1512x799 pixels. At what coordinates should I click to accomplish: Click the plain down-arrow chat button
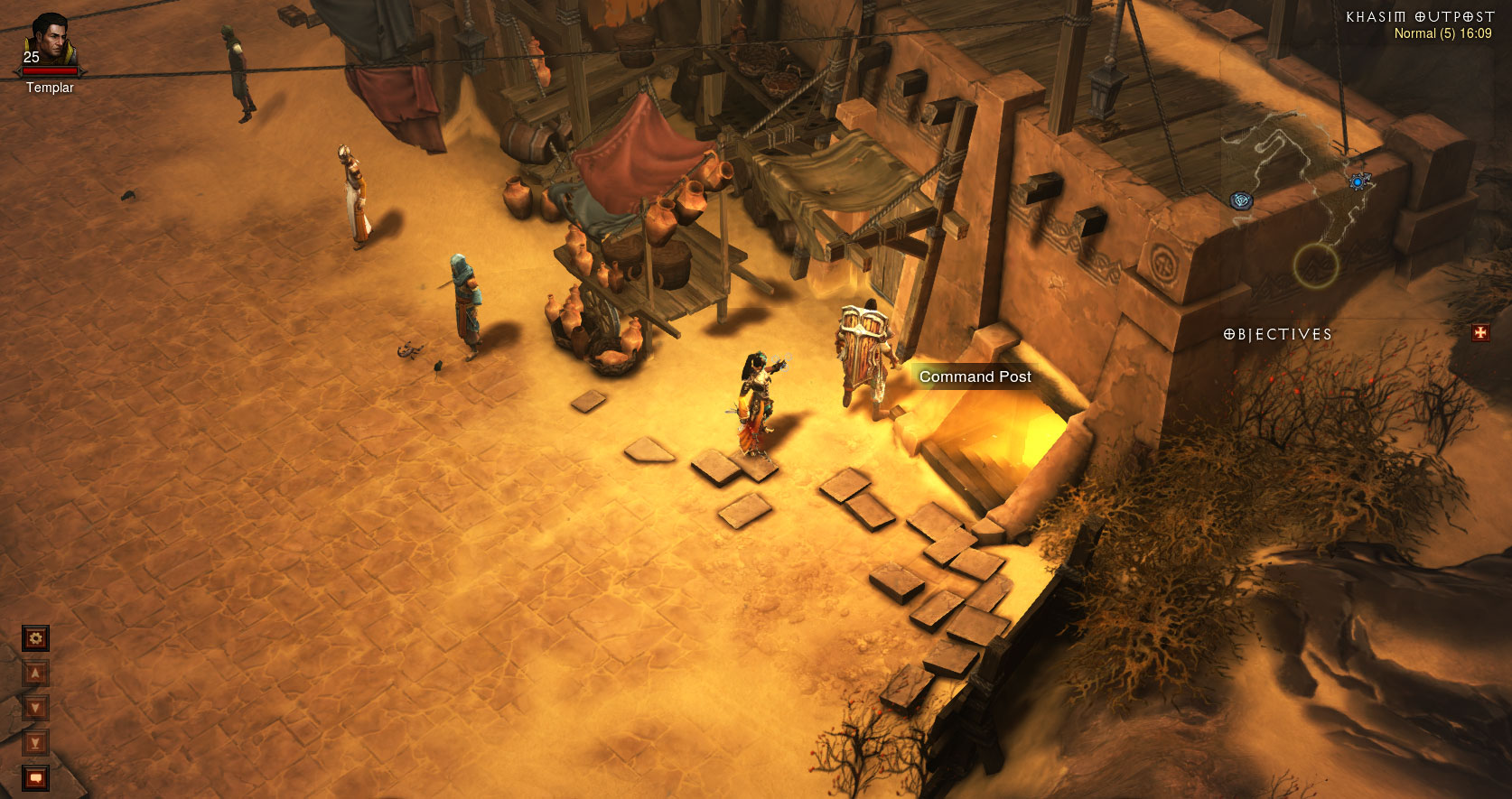(35, 708)
